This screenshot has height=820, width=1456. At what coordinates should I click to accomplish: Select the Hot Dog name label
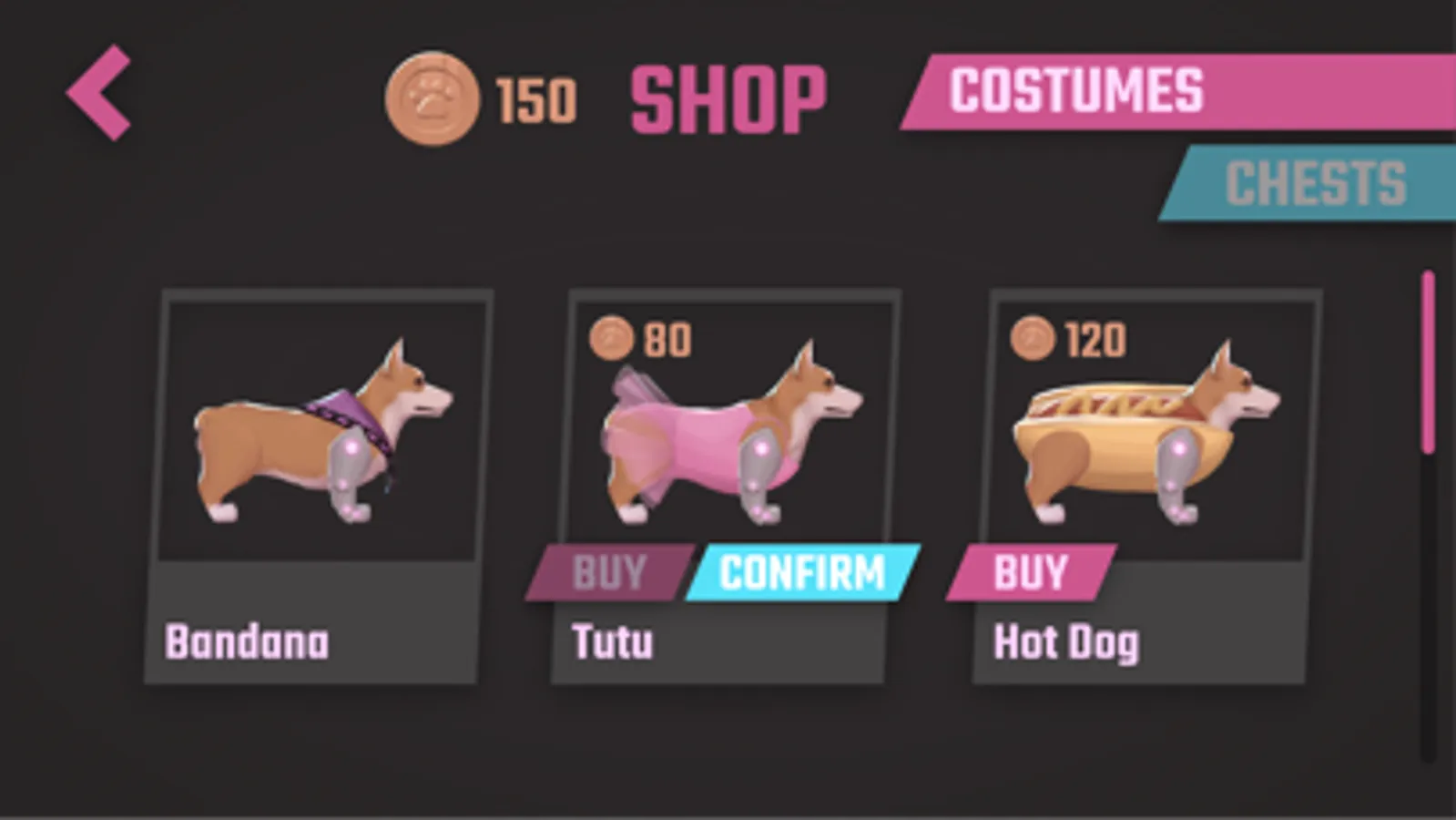1066,642
